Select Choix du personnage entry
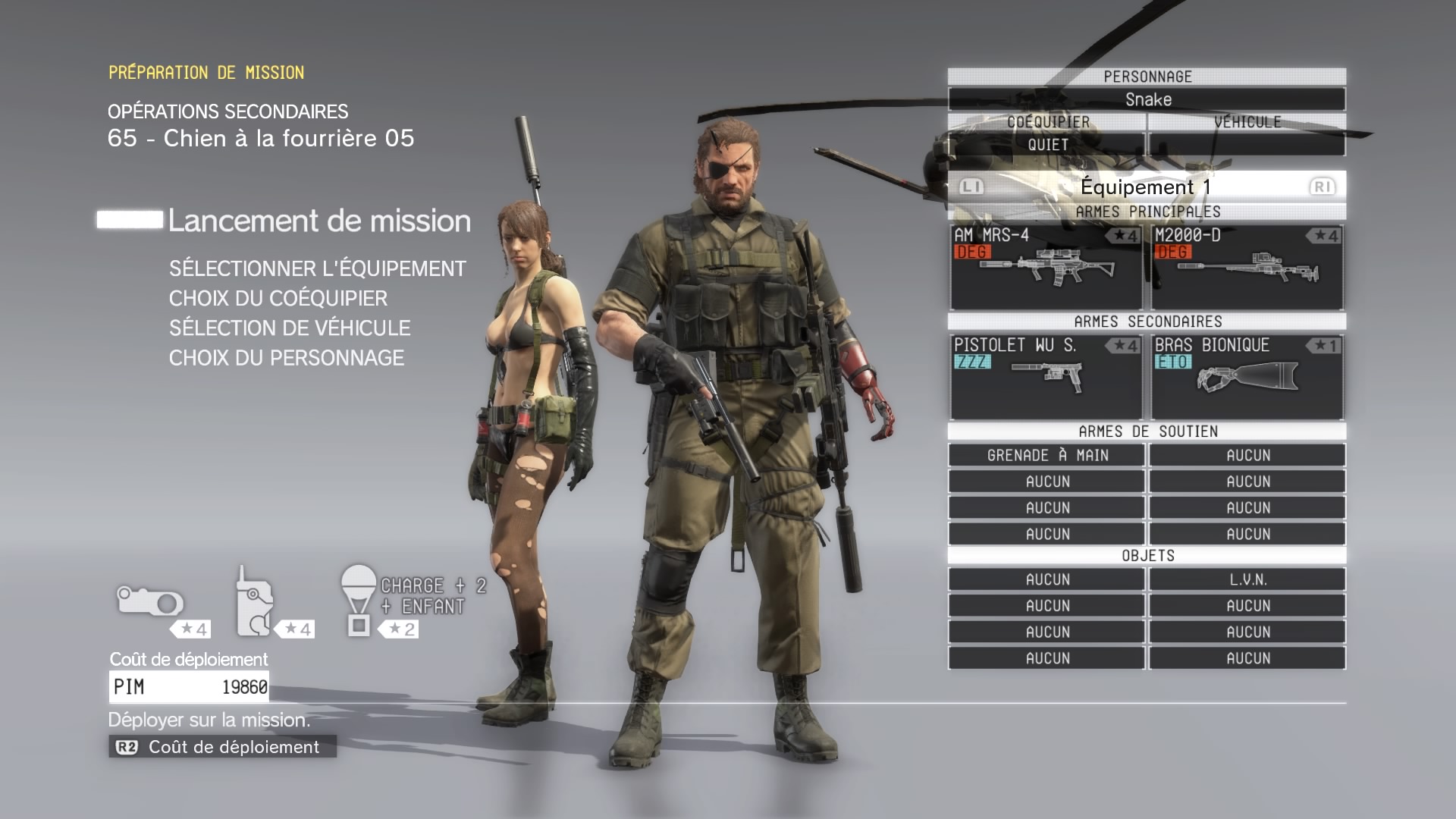This screenshot has width=1456, height=819. click(287, 357)
